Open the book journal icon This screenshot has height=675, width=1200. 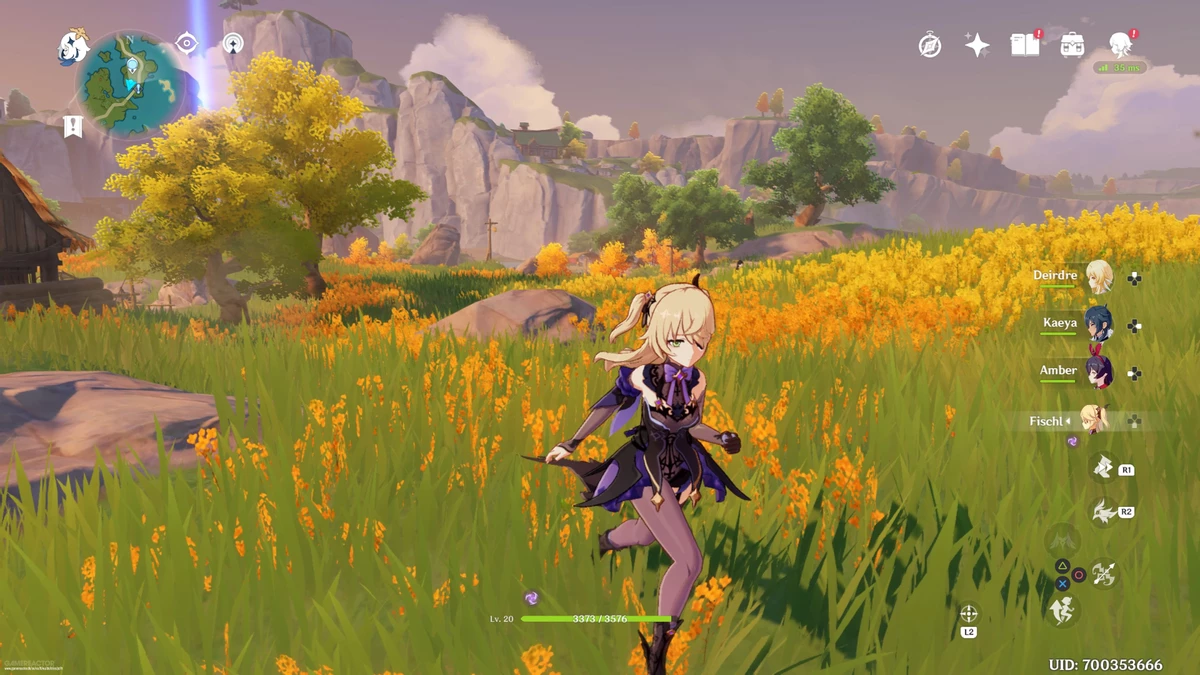point(1025,45)
